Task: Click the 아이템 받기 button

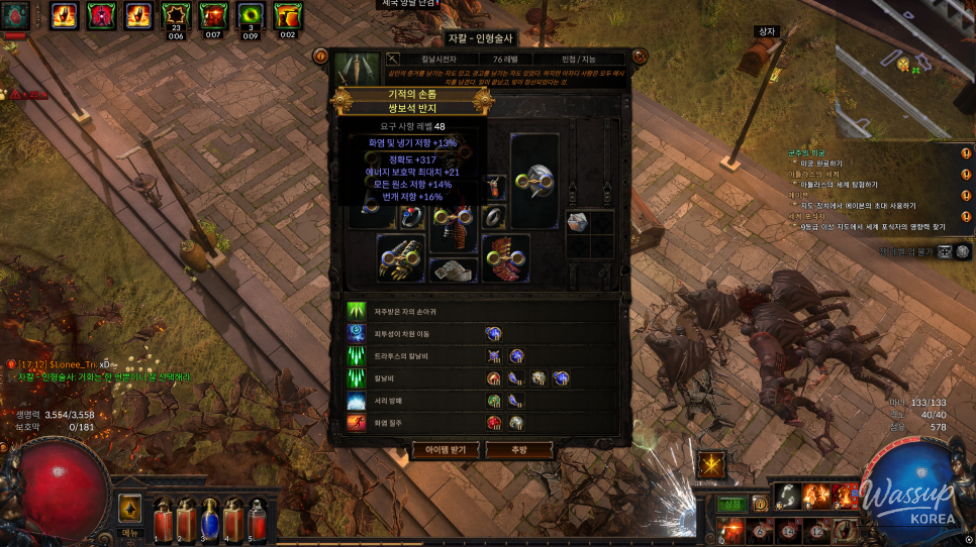Action: pyautogui.click(x=446, y=451)
